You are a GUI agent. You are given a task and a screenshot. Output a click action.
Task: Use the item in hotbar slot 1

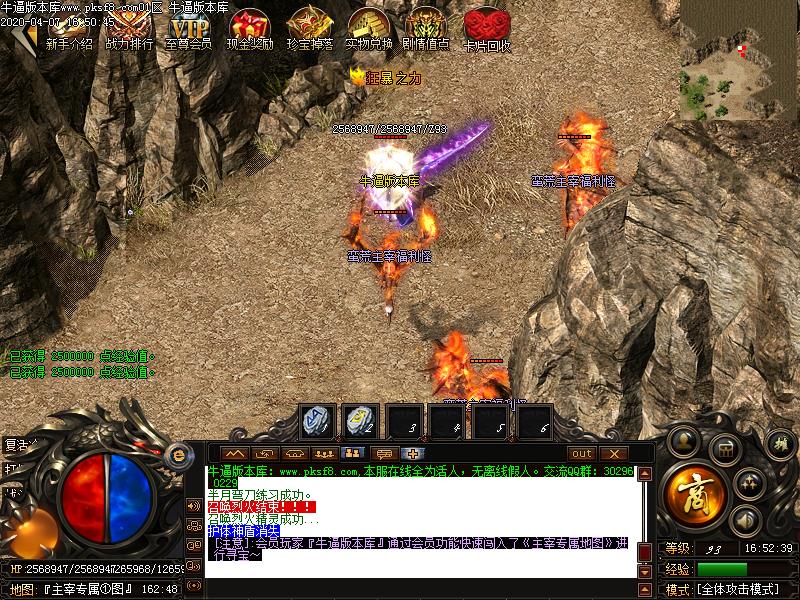pos(318,421)
